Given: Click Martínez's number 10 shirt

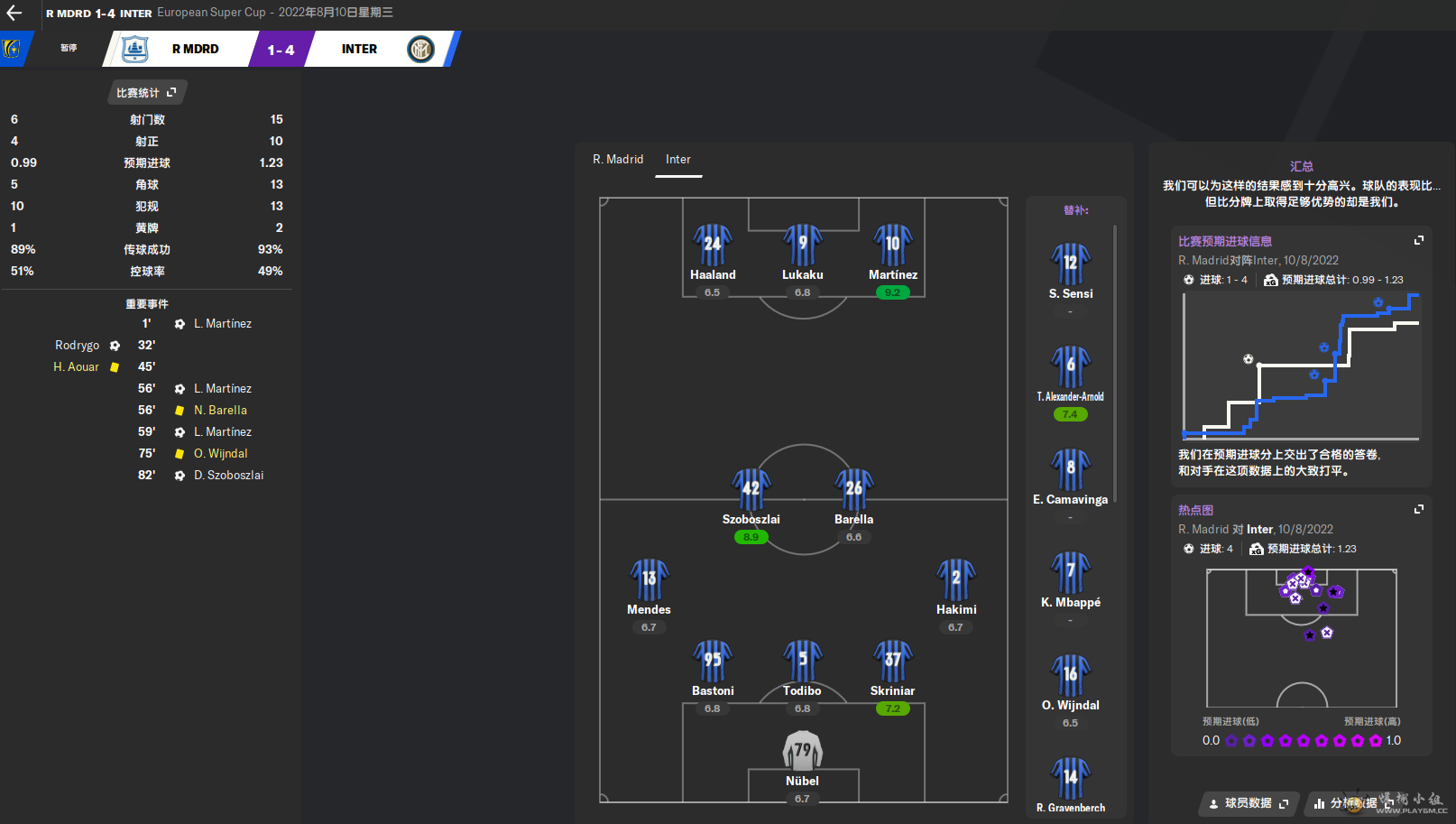Looking at the screenshot, I should [893, 245].
